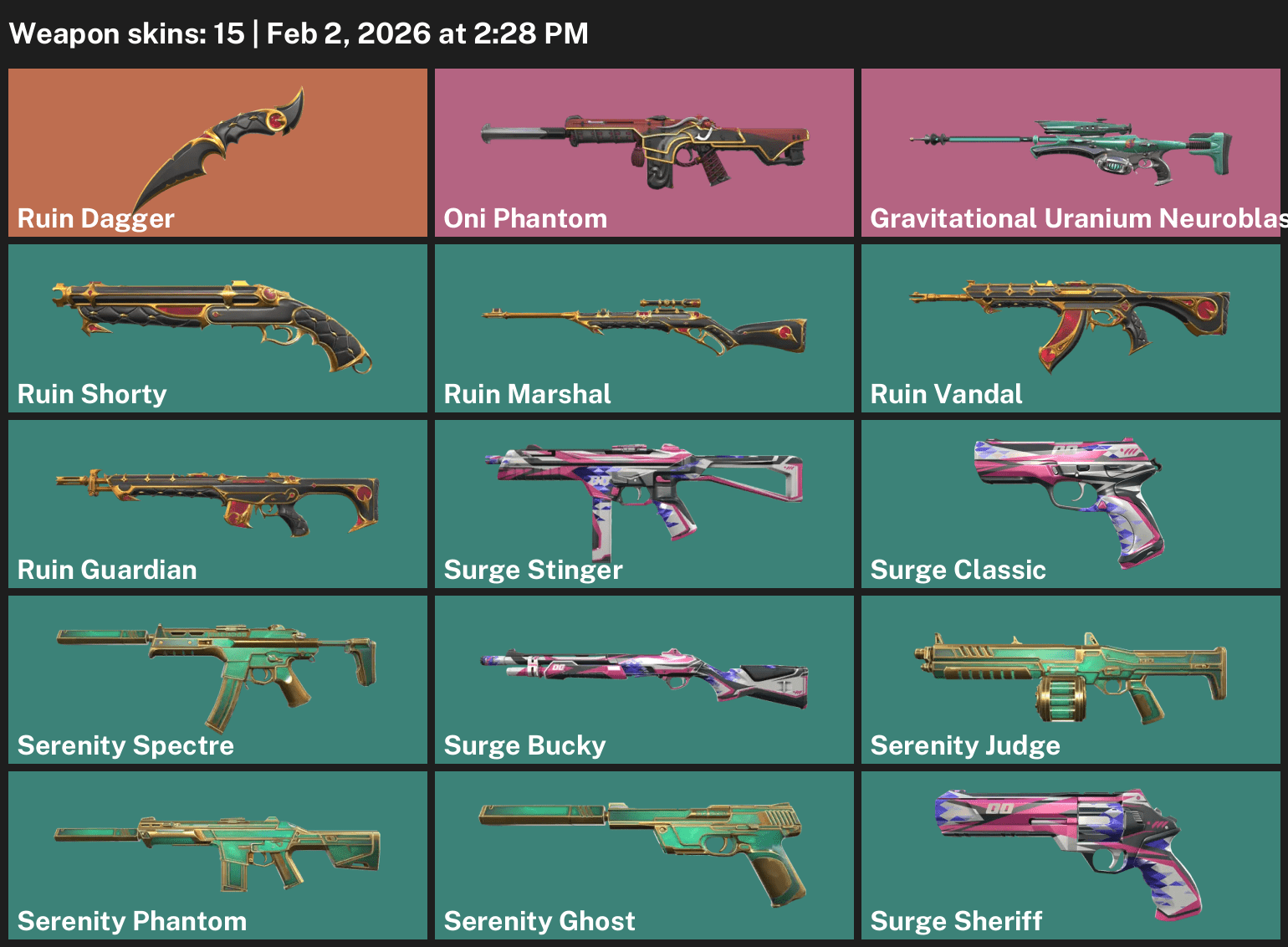1288x947 pixels.
Task: View the Ruin Marshal skin
Action: (644, 326)
